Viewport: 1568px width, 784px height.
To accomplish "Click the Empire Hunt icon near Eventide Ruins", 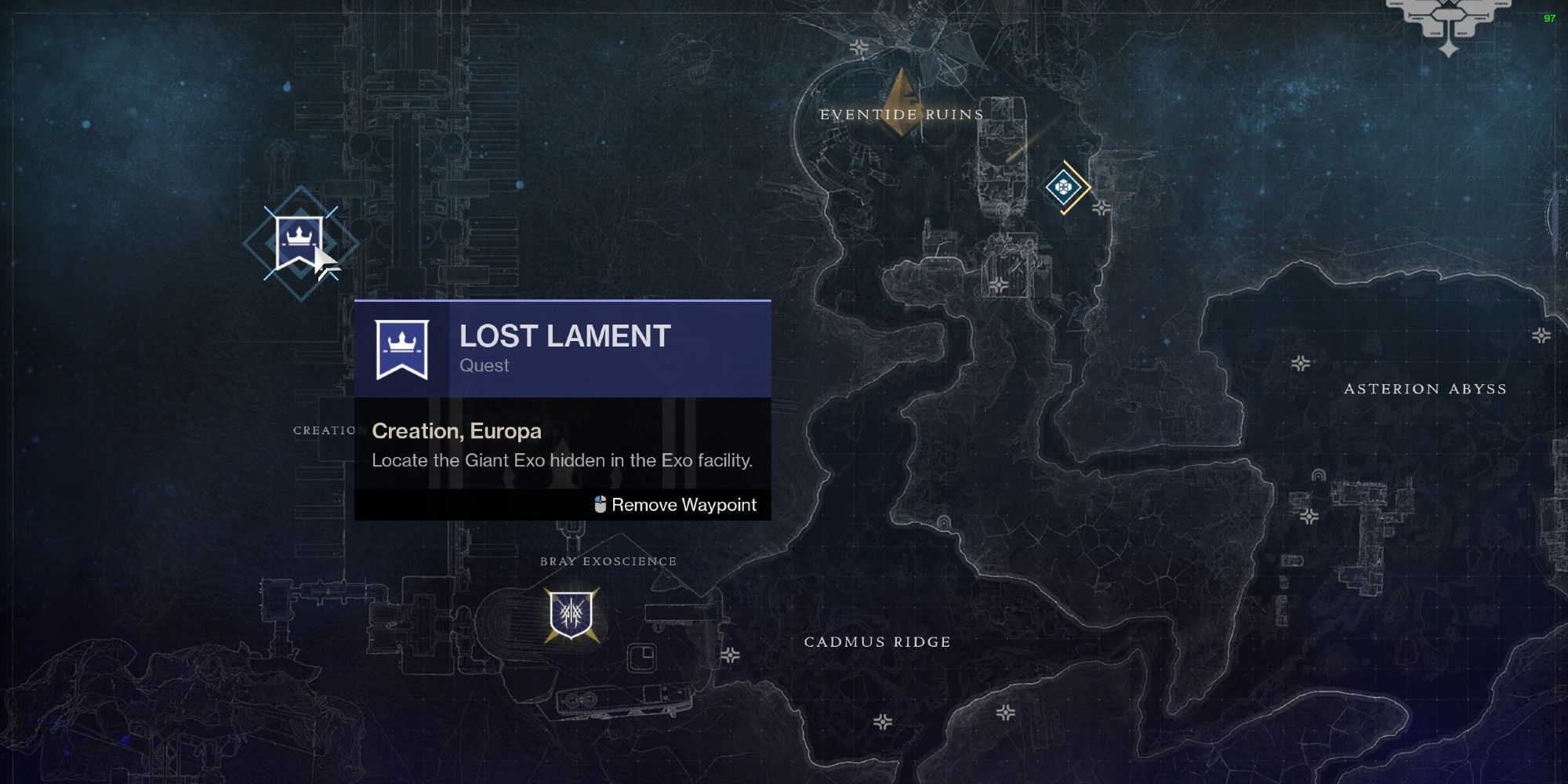I will click(1064, 186).
